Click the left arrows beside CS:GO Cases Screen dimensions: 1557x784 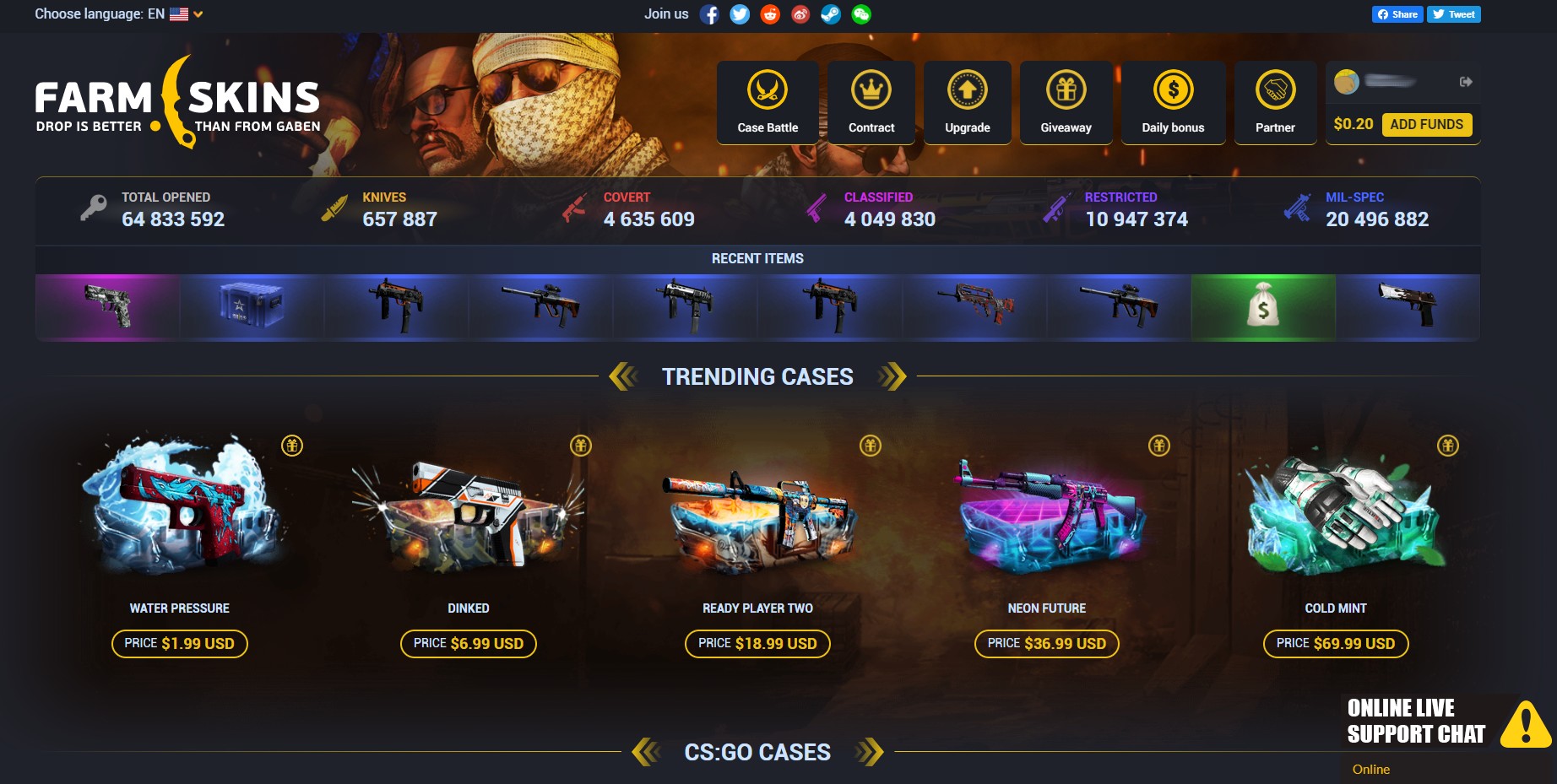647,751
